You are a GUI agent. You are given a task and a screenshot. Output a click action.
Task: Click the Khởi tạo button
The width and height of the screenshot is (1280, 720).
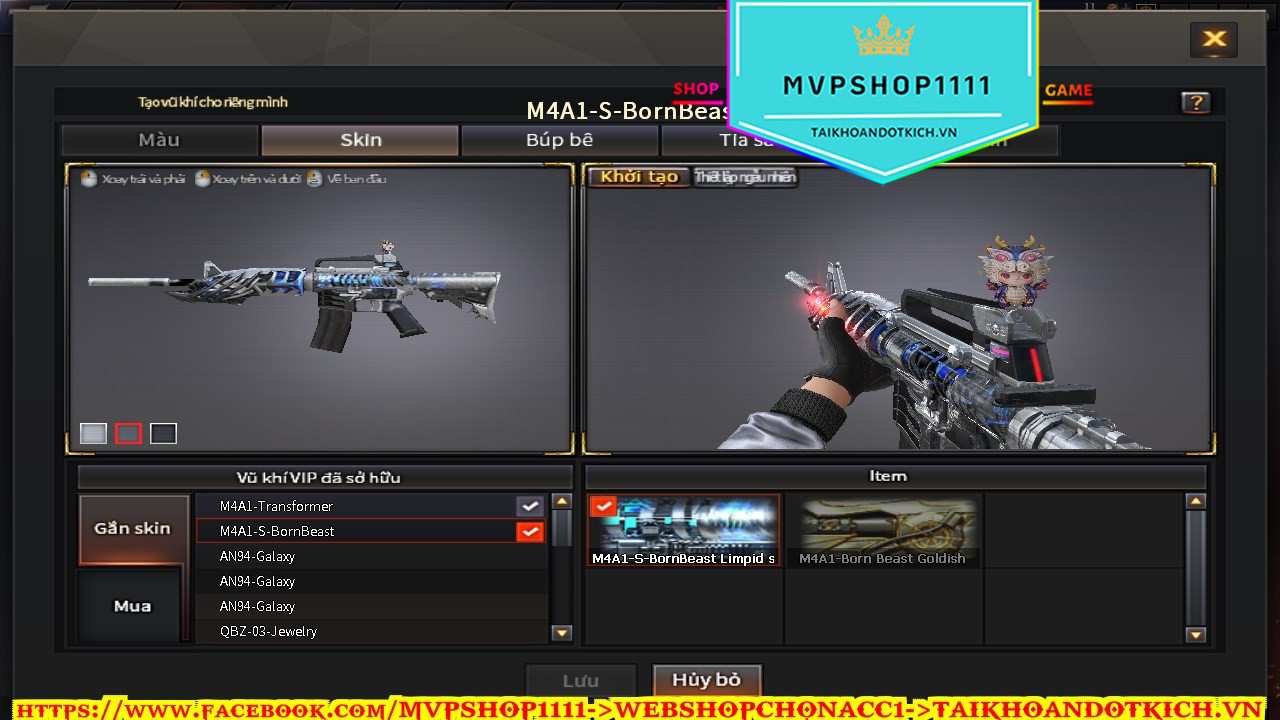coord(639,177)
